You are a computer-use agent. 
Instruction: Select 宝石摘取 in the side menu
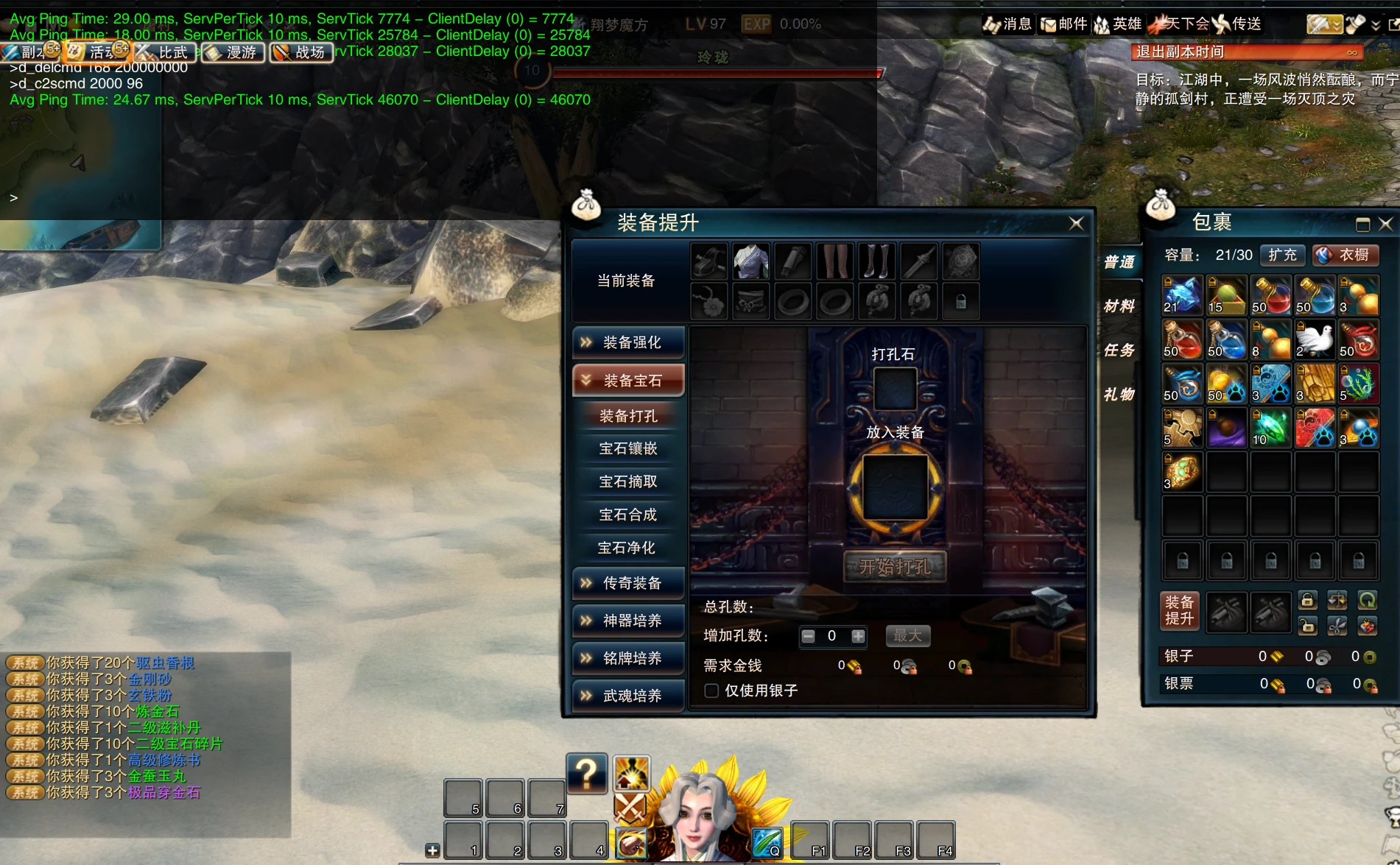click(628, 481)
